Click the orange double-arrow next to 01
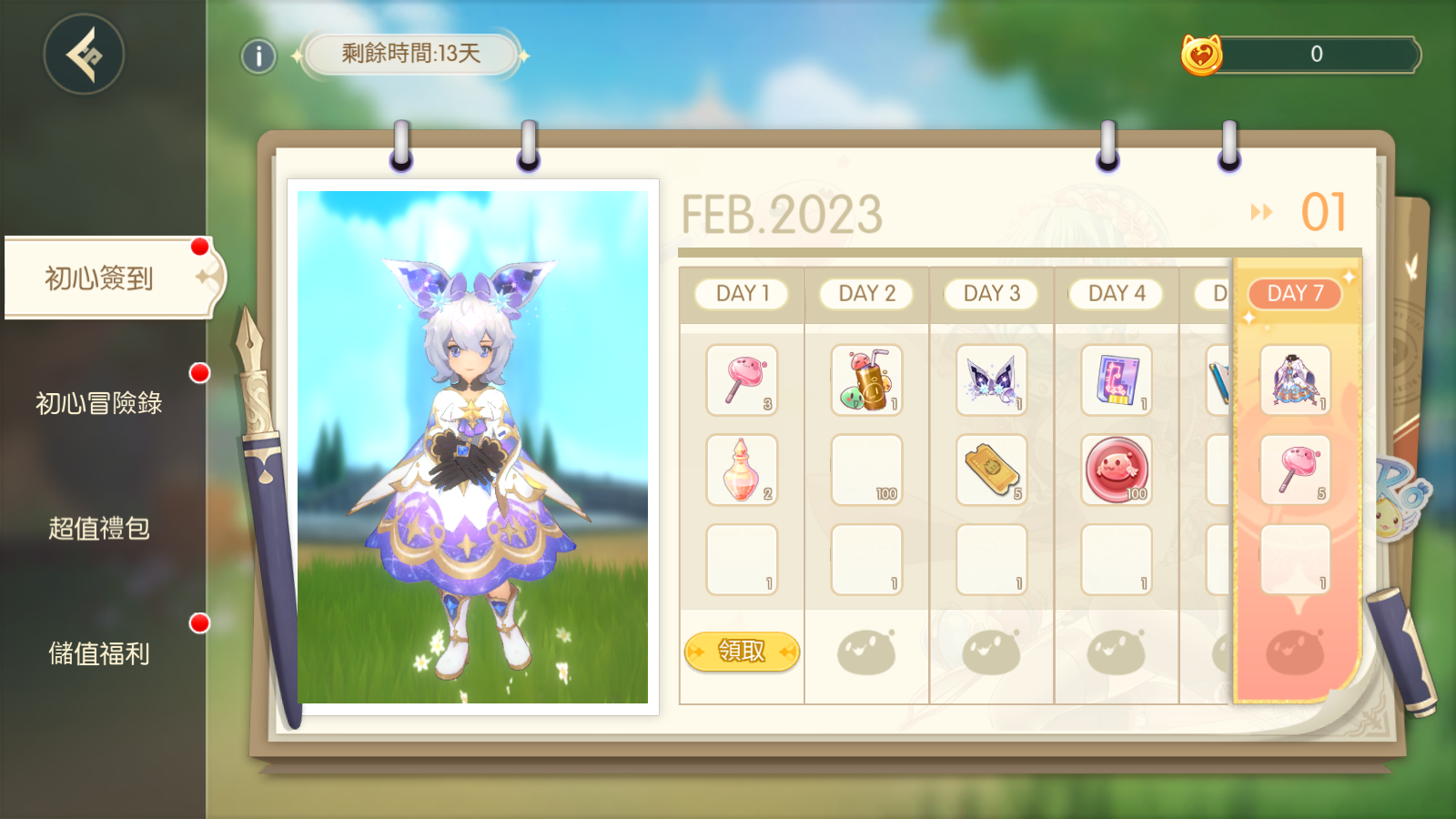The height and width of the screenshot is (819, 1456). [1261, 213]
